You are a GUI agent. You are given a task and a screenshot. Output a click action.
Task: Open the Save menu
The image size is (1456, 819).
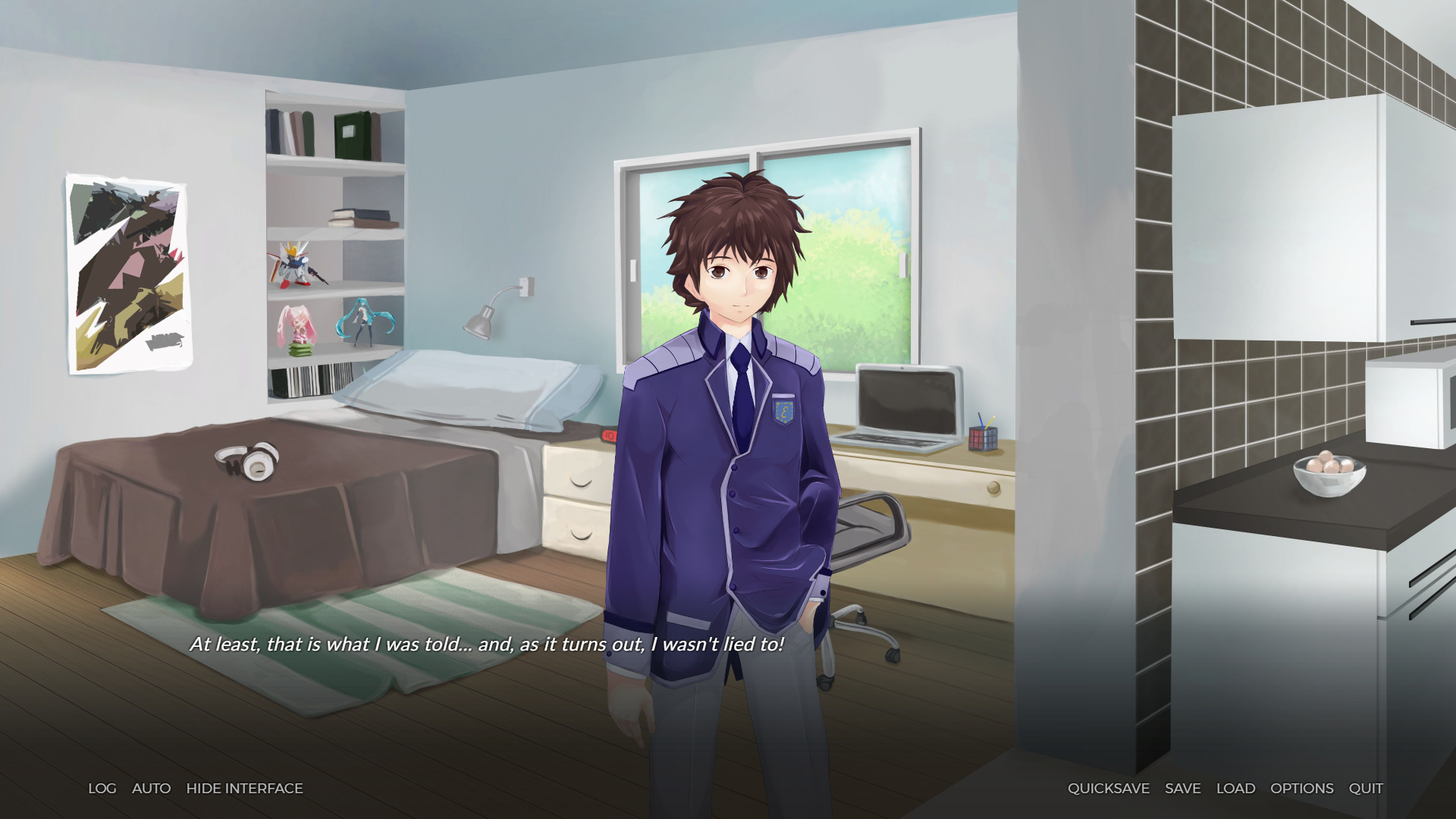(x=1182, y=789)
